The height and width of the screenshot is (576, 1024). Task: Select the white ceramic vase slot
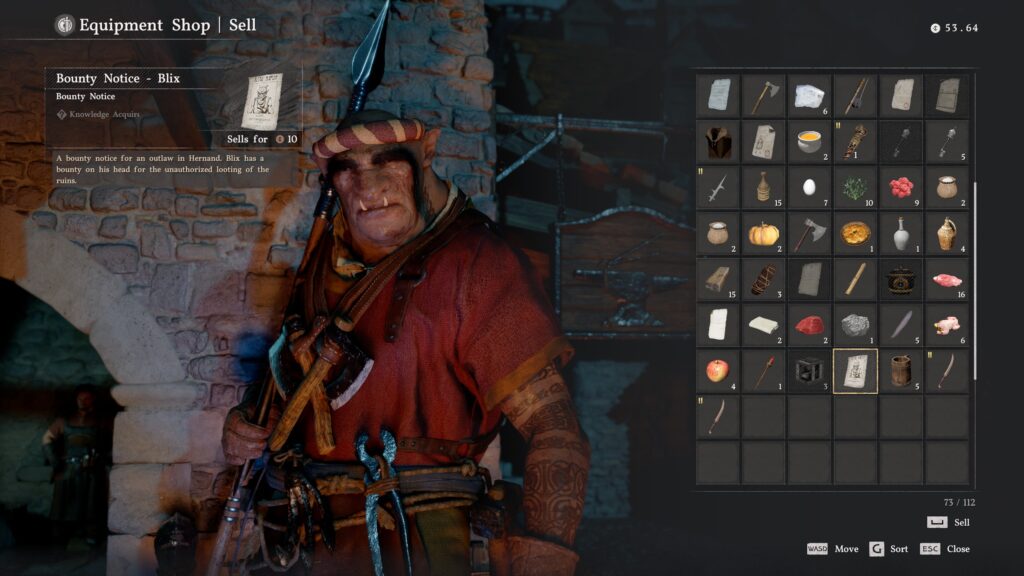(x=901, y=233)
